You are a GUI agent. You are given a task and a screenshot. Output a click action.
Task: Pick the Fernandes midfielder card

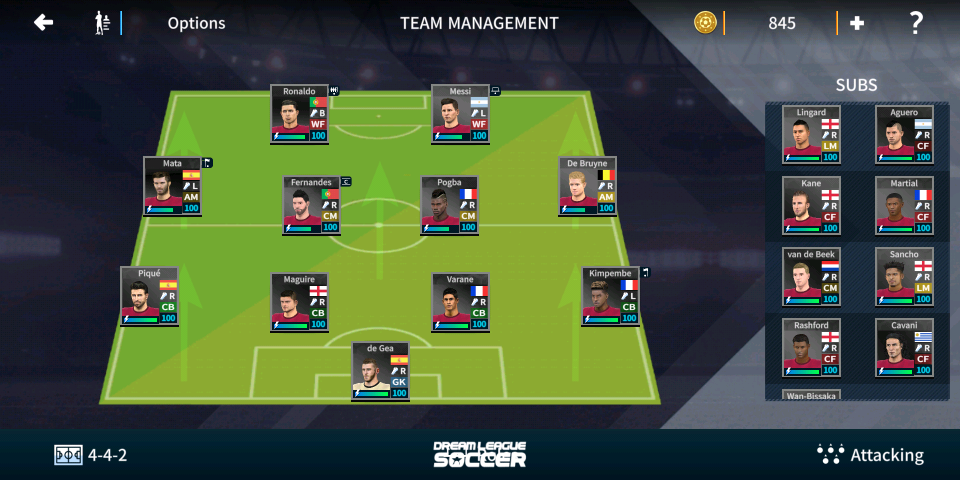tap(311, 206)
